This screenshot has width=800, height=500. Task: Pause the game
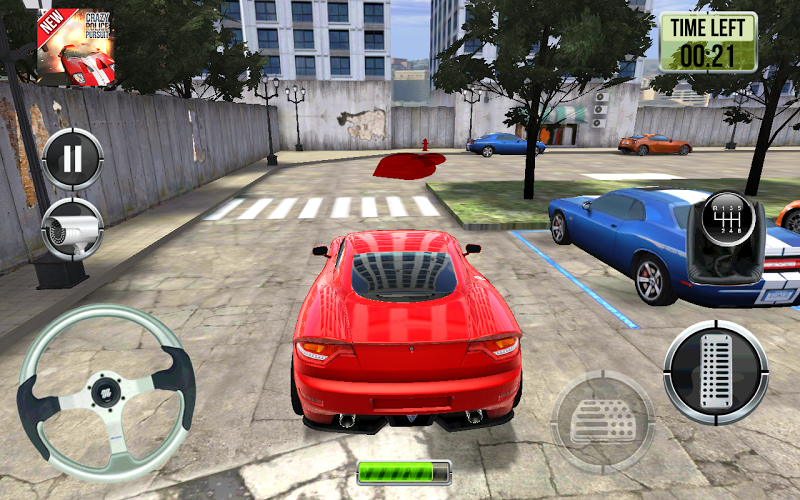point(72,158)
